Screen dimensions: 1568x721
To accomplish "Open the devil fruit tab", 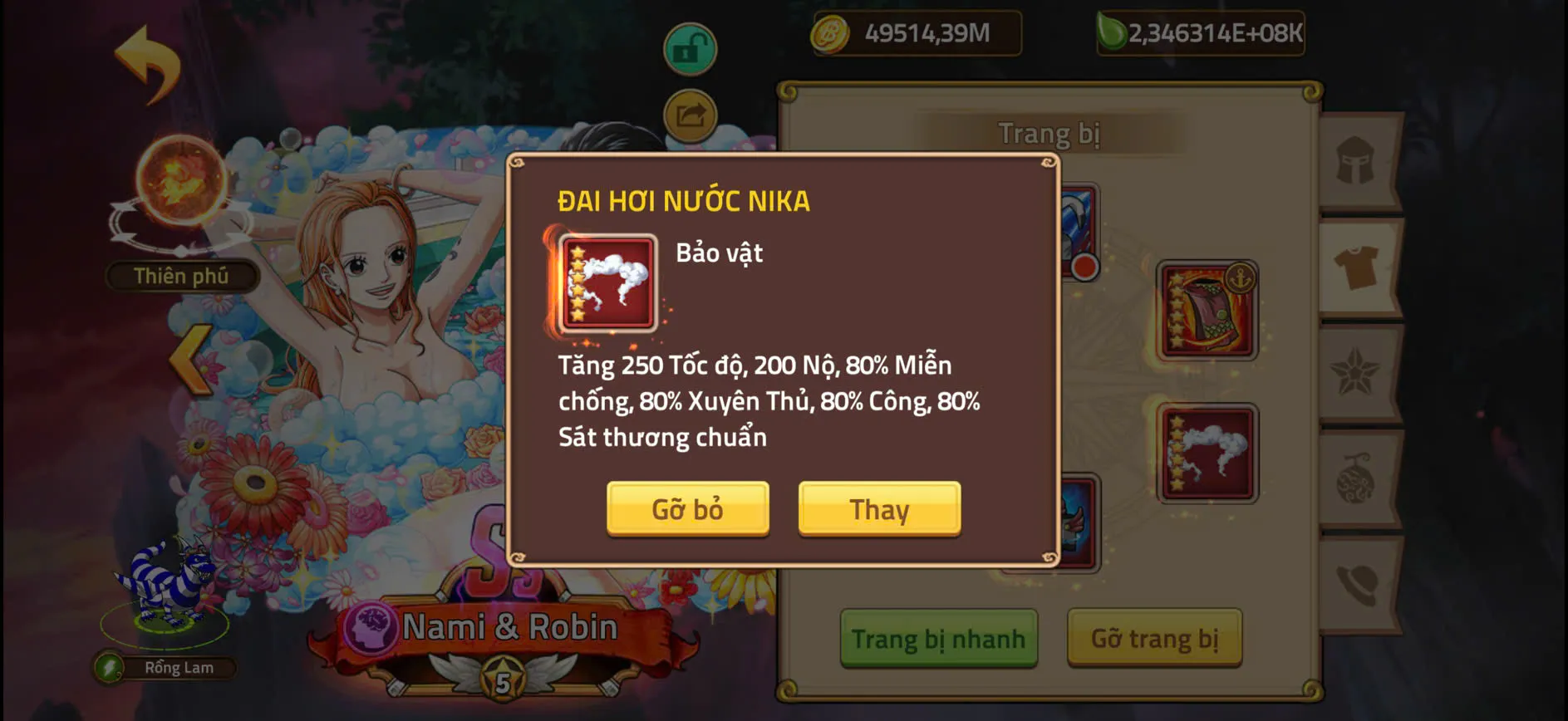I will pyautogui.click(x=1356, y=480).
